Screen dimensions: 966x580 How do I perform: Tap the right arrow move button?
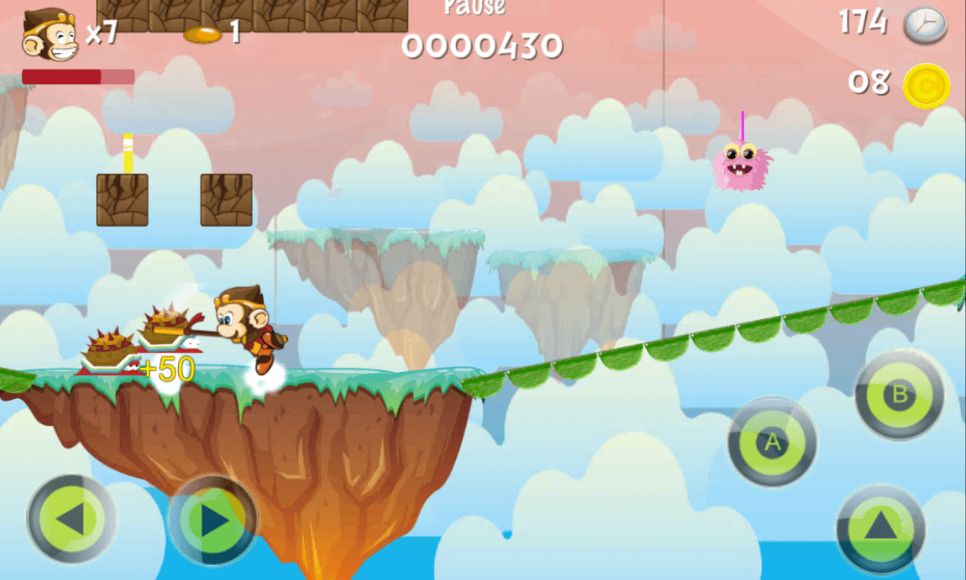pos(212,519)
